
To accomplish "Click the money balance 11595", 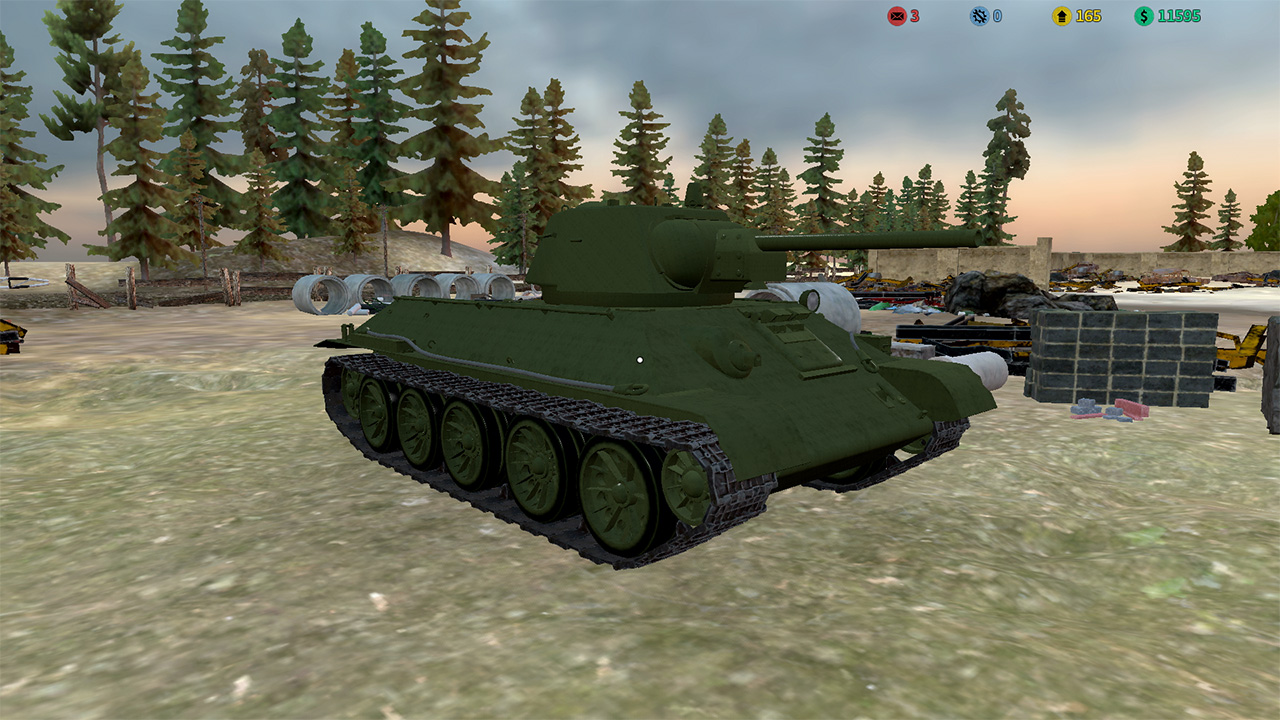I will coord(1180,15).
